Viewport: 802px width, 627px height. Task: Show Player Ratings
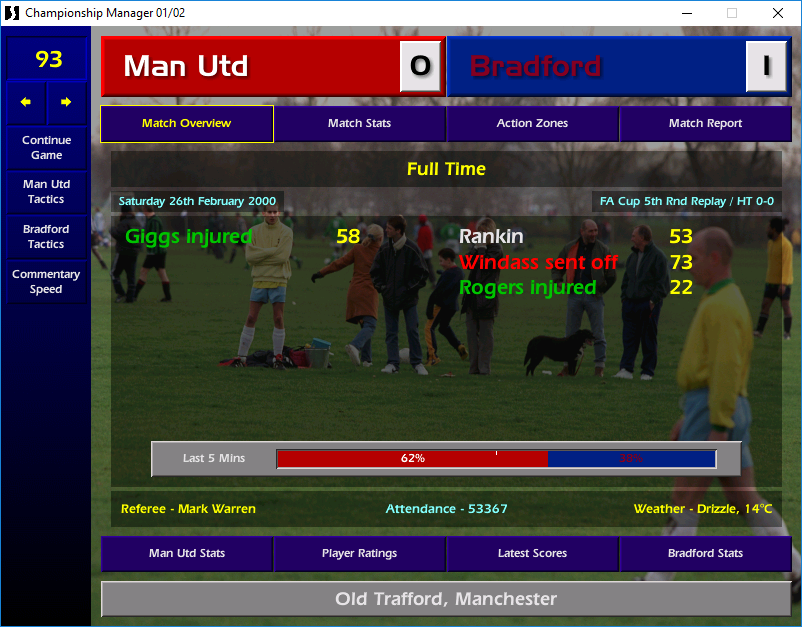click(x=359, y=553)
